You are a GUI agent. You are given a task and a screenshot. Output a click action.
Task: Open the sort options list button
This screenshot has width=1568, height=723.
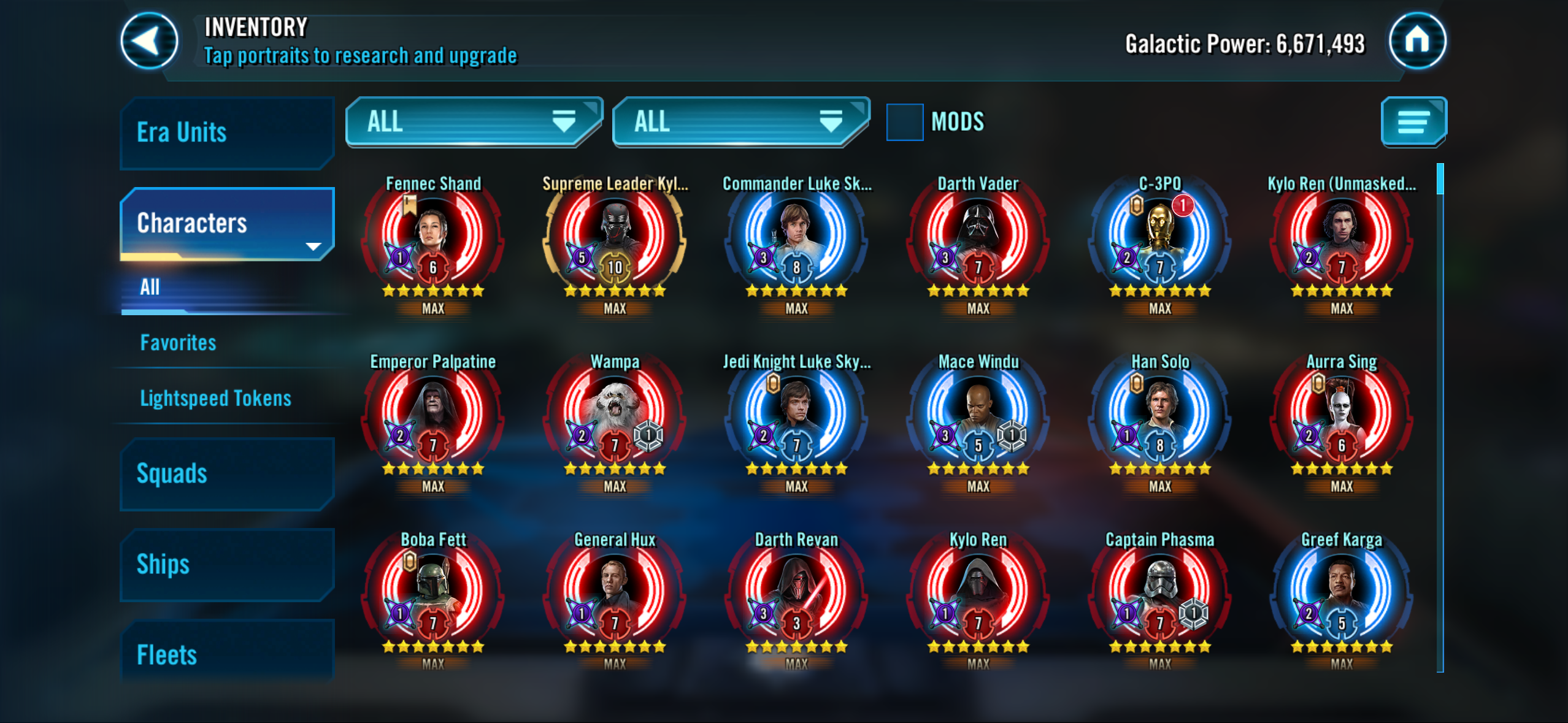[x=1413, y=122]
